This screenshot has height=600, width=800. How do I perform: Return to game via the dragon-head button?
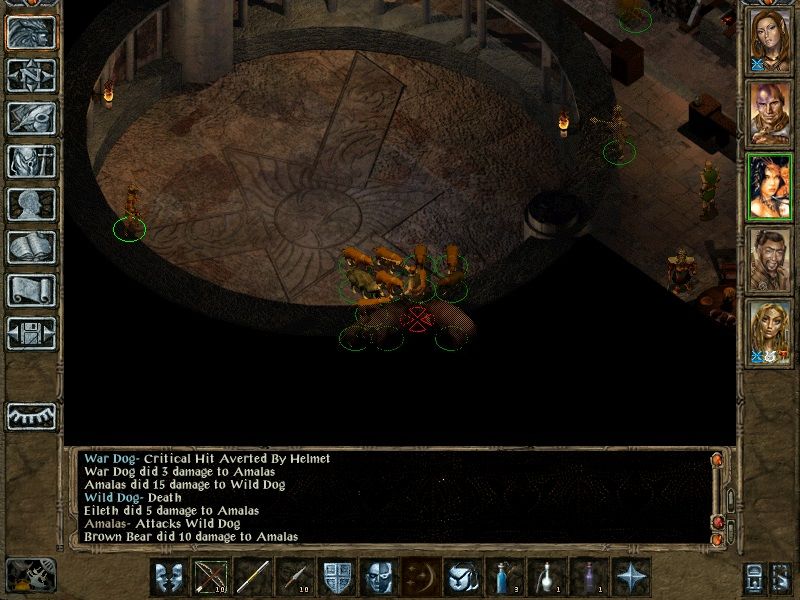pyautogui.click(x=31, y=33)
